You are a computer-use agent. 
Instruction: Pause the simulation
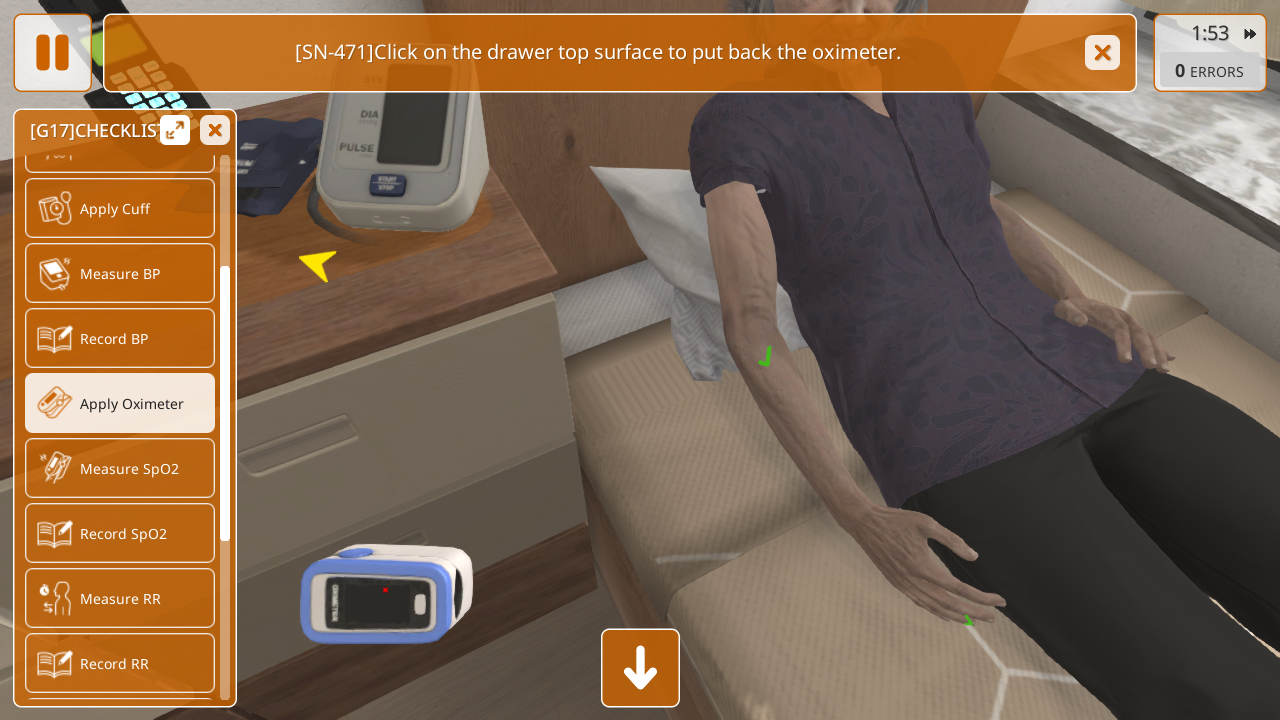click(x=52, y=53)
